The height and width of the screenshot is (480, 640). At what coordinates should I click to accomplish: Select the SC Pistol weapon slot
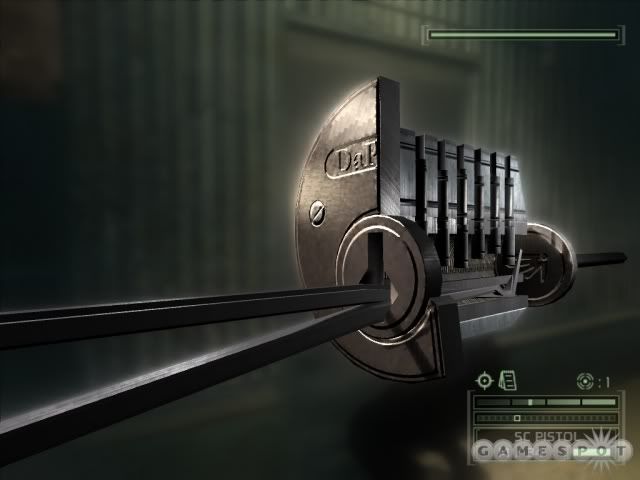point(545,437)
